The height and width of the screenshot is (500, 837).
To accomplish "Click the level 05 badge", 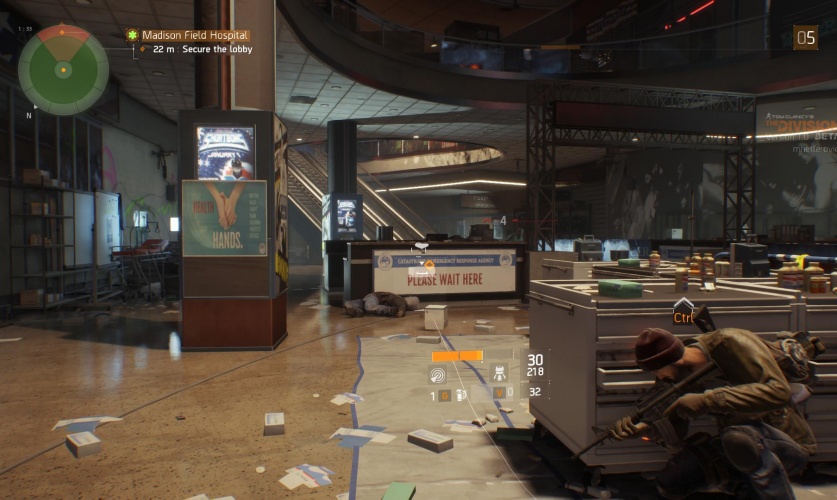I will 805,38.
